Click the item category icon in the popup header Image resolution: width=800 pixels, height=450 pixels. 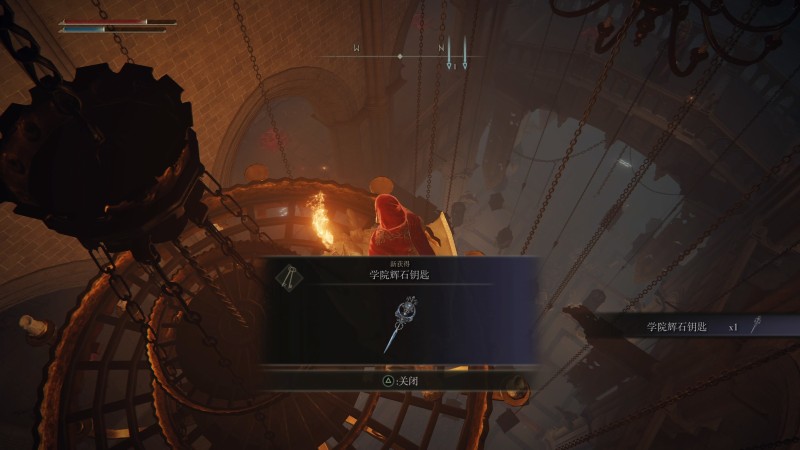pos(289,279)
